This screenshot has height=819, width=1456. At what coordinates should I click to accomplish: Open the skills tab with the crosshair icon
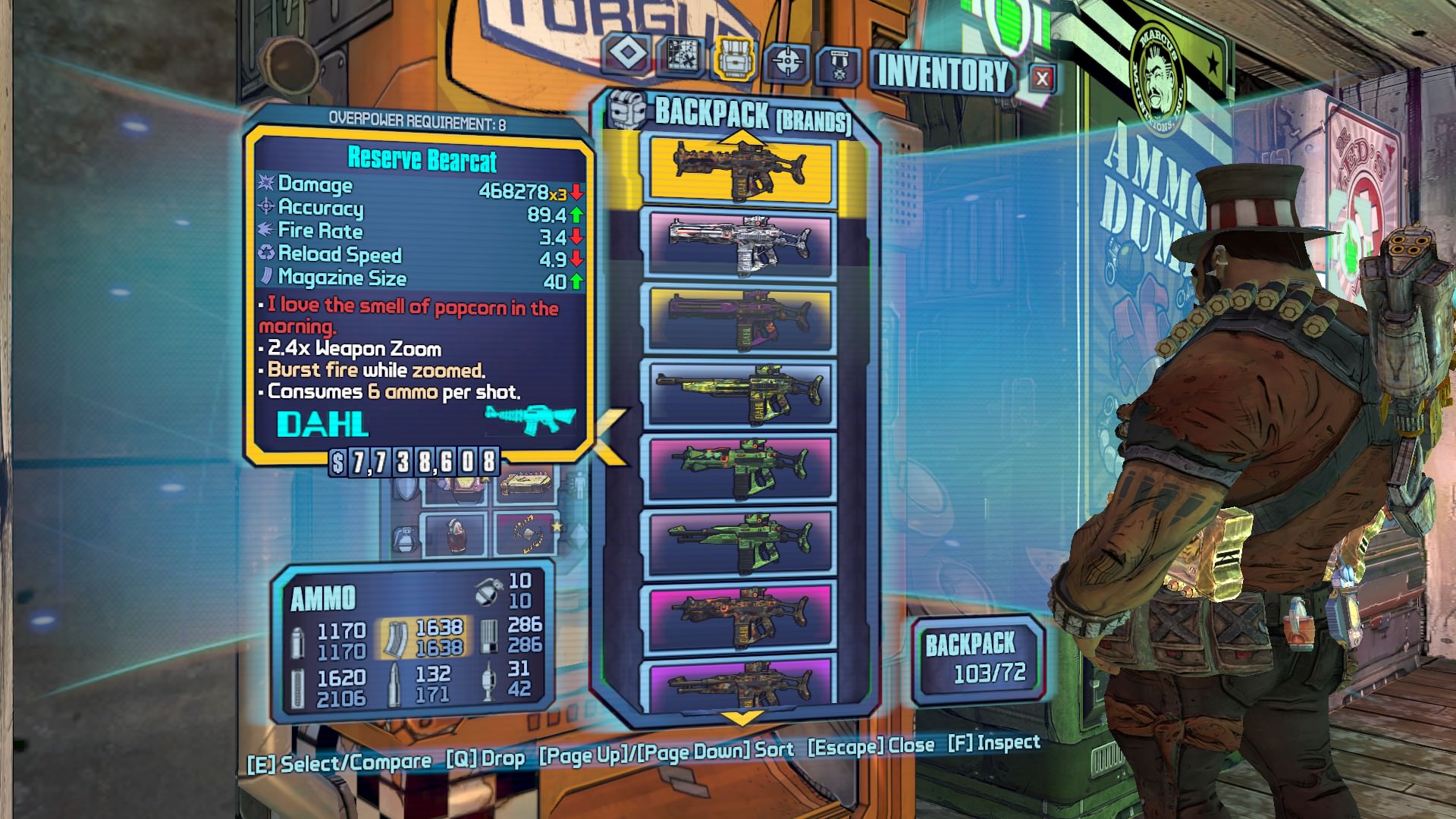(786, 61)
